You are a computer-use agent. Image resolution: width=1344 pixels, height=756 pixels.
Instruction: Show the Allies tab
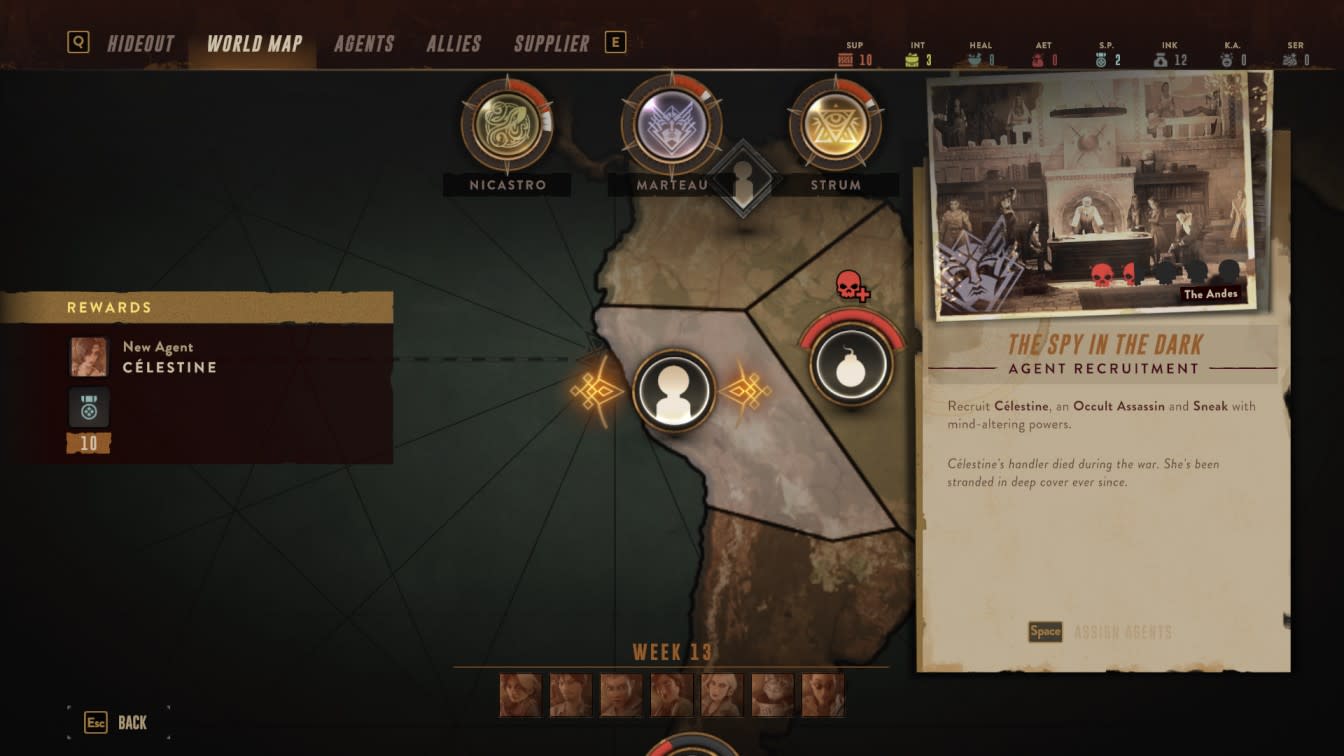point(454,44)
